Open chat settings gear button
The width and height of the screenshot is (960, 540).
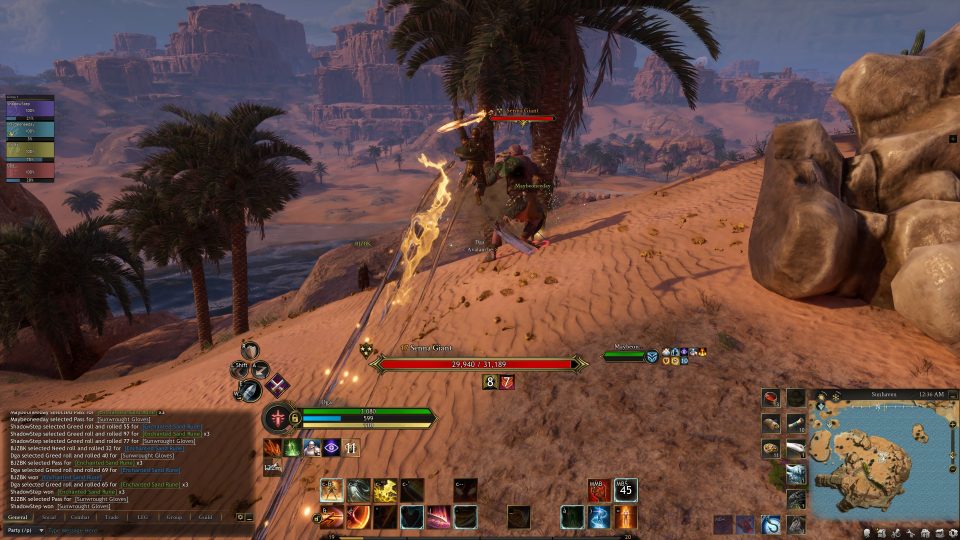pyautogui.click(x=240, y=517)
